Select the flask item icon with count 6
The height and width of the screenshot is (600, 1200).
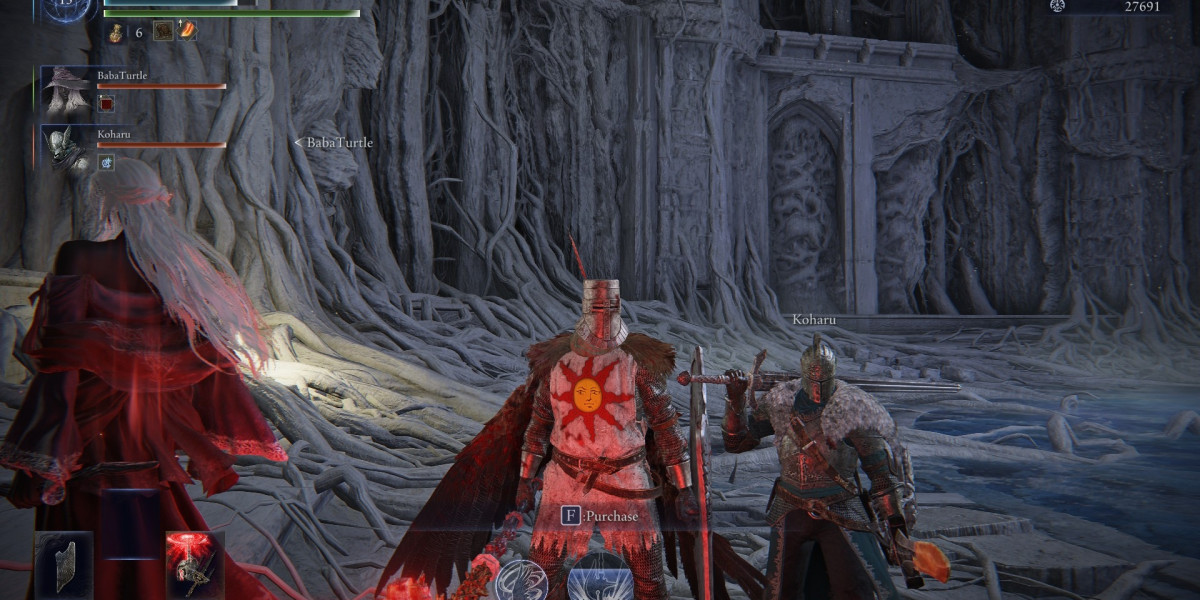(x=116, y=32)
